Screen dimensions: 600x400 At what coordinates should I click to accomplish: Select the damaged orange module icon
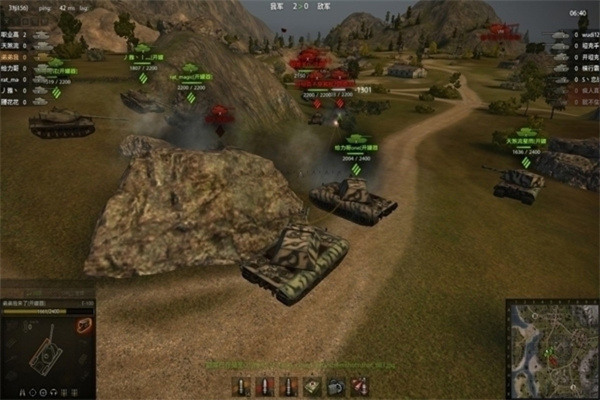(87, 325)
